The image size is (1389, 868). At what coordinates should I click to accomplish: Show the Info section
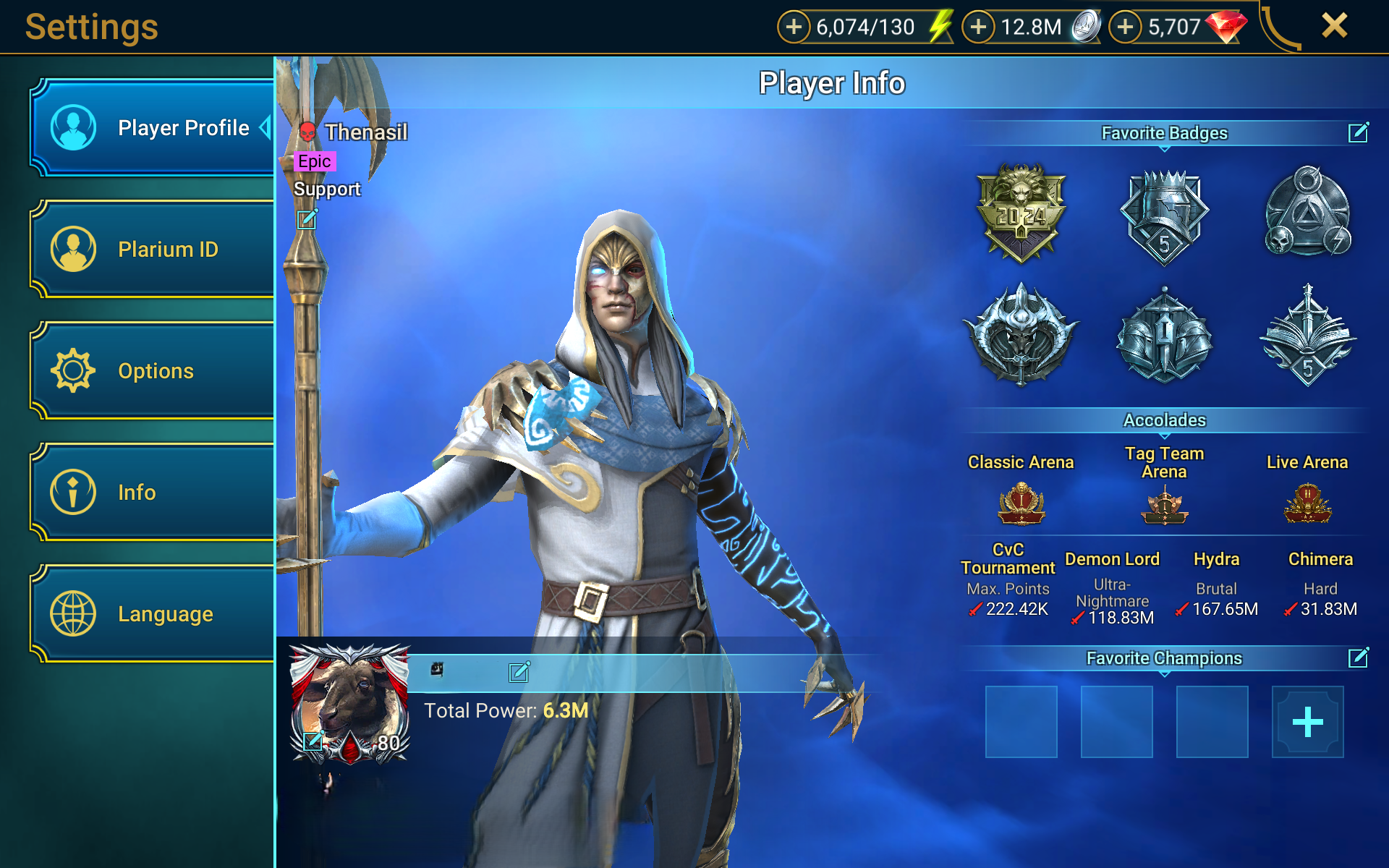[152, 493]
